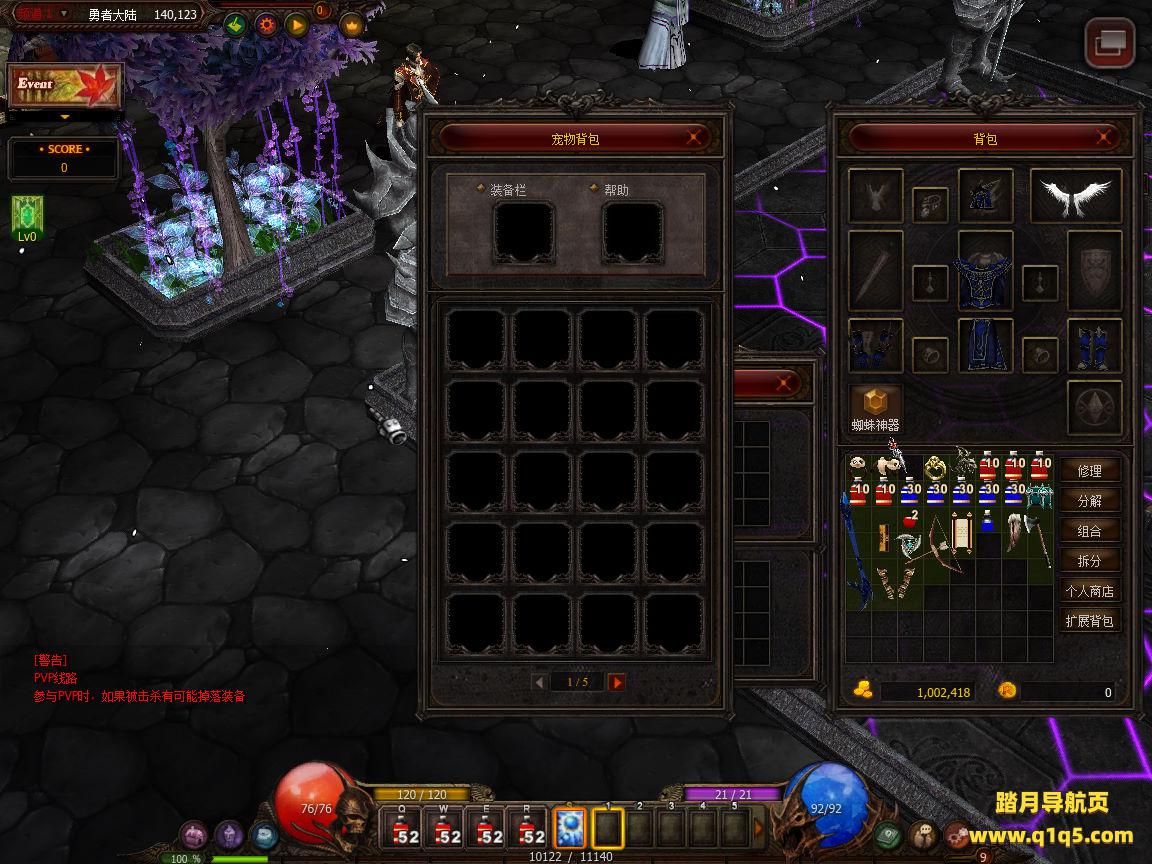The image size is (1152, 864).
Task: Select the white wings equipment slot
Action: click(x=1075, y=196)
